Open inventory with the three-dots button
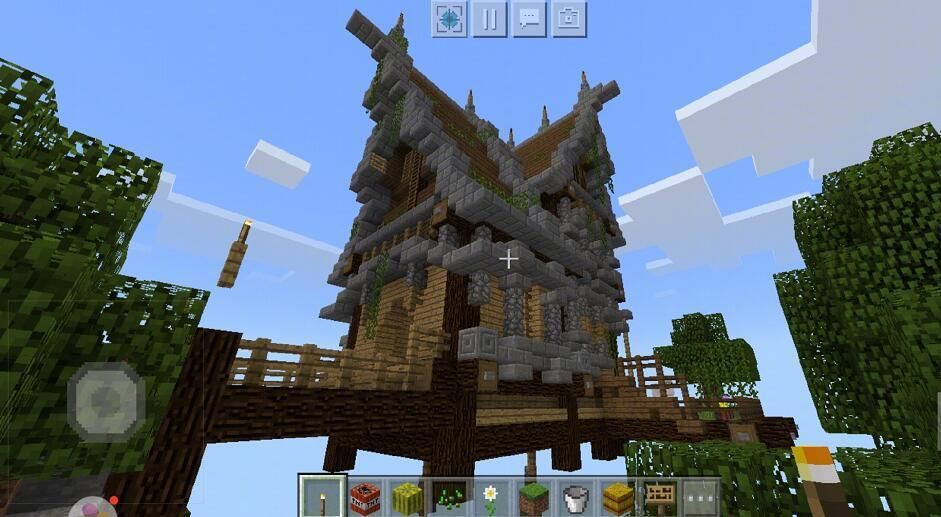This screenshot has height=517, width=941. click(x=700, y=496)
